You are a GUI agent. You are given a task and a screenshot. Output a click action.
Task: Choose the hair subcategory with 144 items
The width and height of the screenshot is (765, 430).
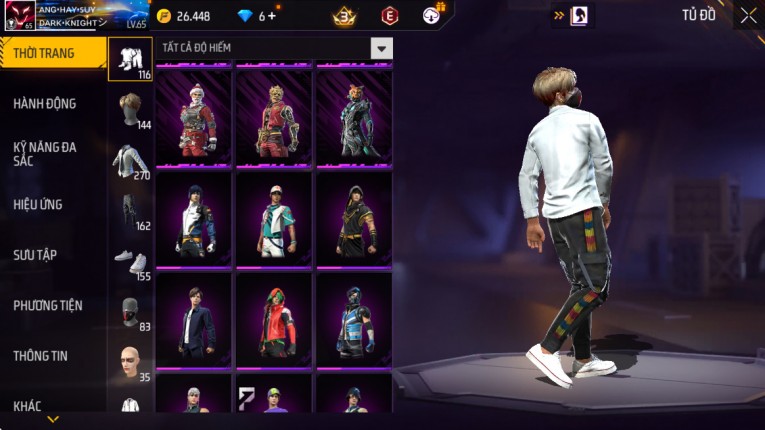click(x=130, y=110)
